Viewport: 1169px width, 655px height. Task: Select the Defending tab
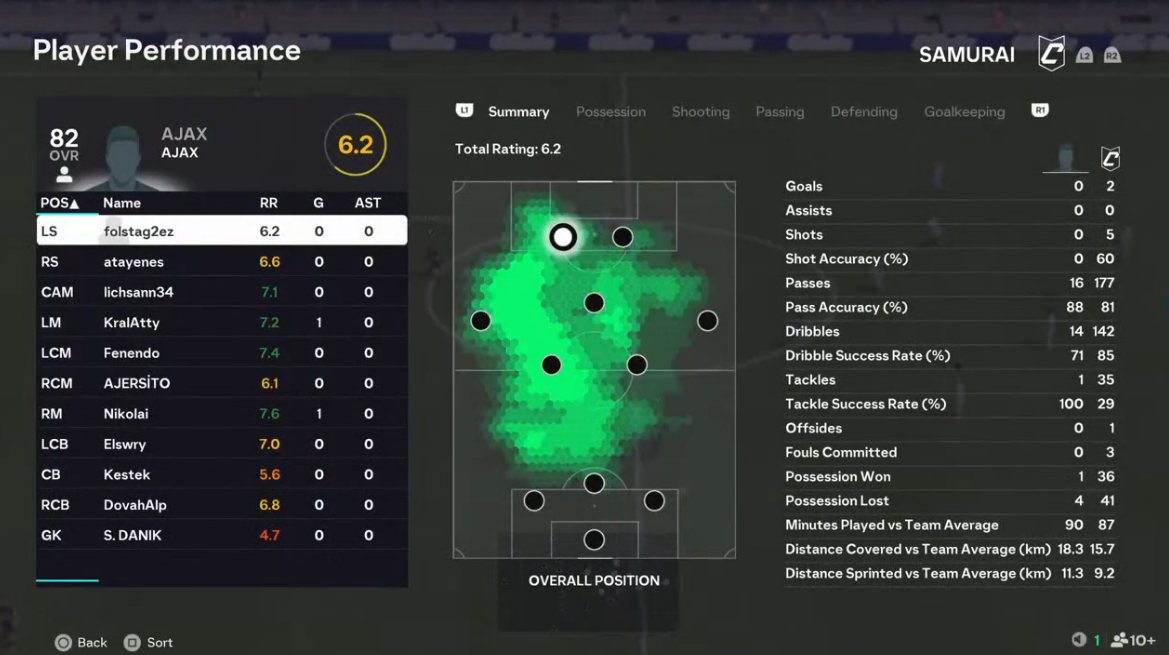pyautogui.click(x=863, y=112)
